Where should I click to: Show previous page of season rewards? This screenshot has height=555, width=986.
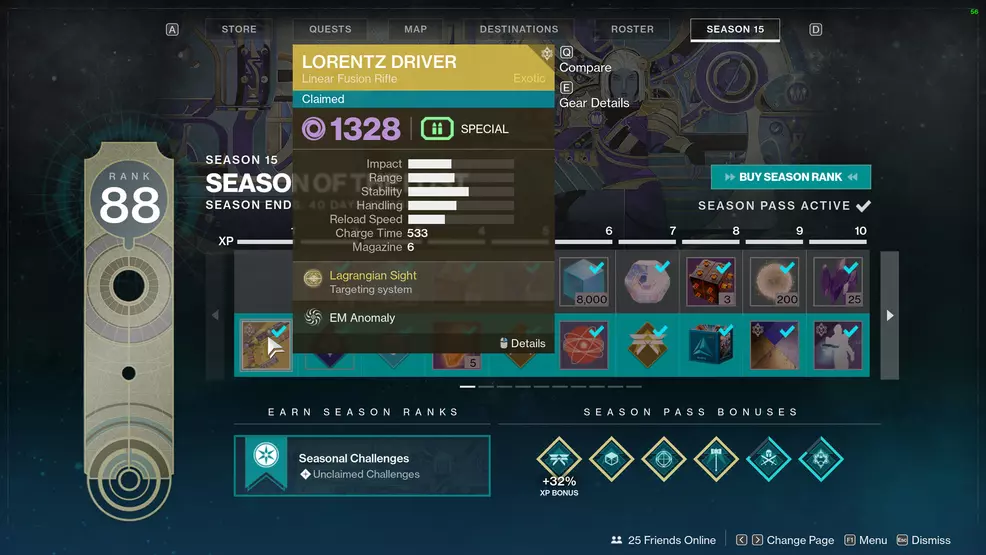(216, 315)
